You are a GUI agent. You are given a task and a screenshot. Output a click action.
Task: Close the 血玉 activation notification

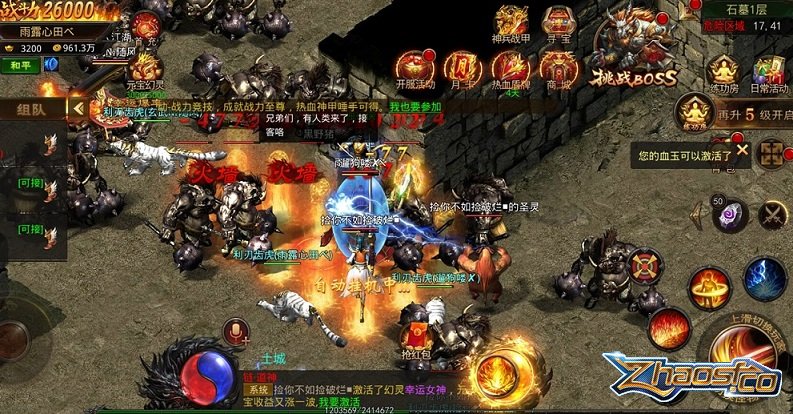(x=741, y=150)
